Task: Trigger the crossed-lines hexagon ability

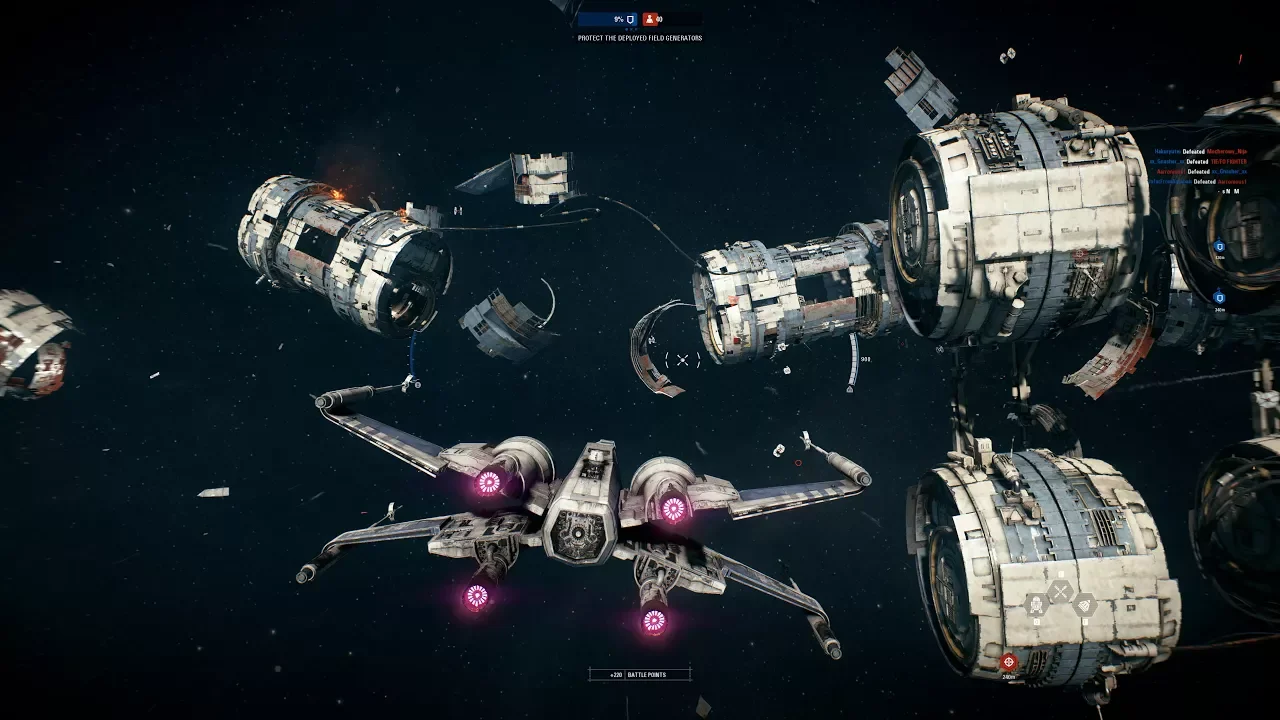Action: (x=1060, y=590)
